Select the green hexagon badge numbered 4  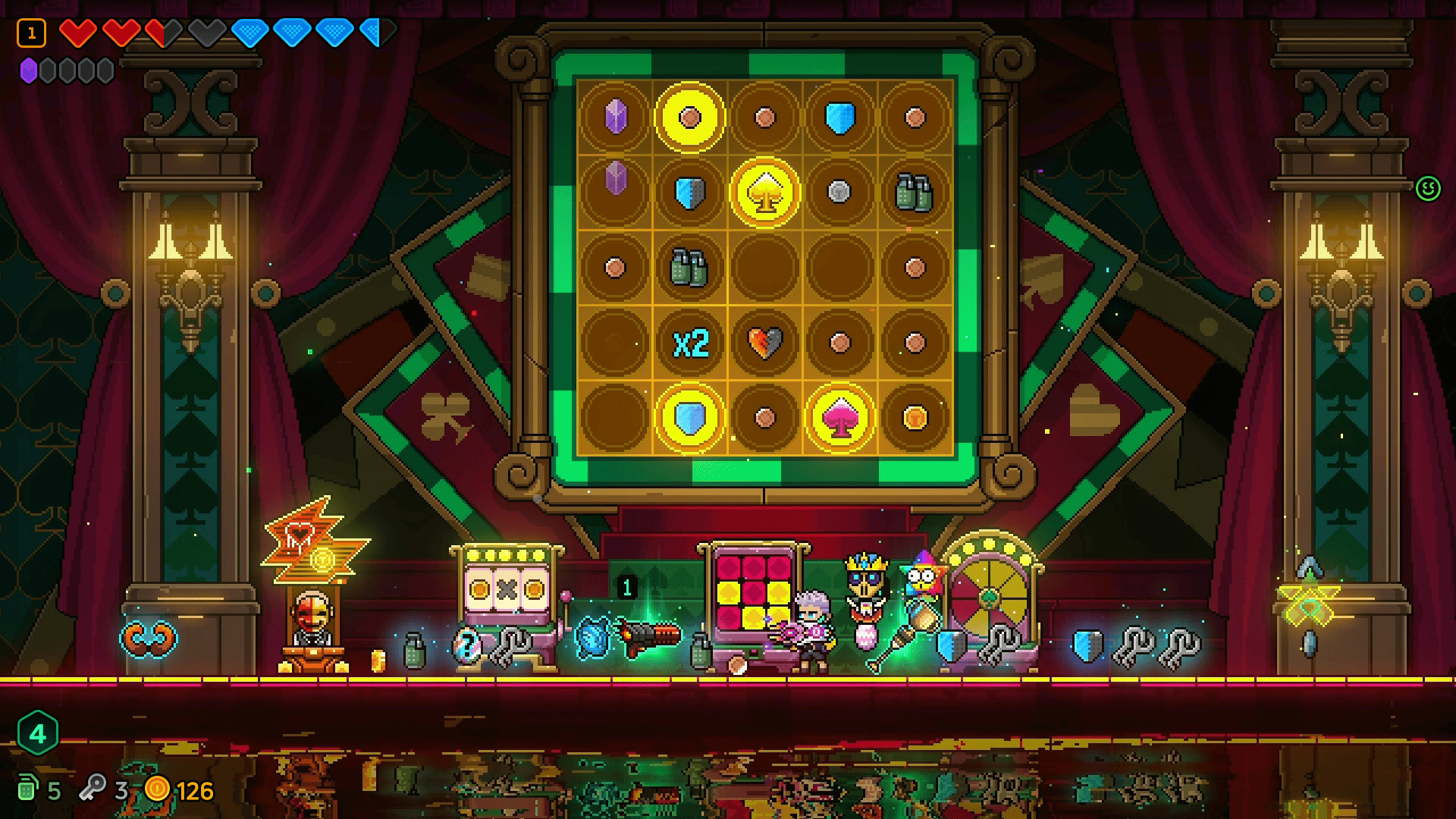pyautogui.click(x=37, y=733)
